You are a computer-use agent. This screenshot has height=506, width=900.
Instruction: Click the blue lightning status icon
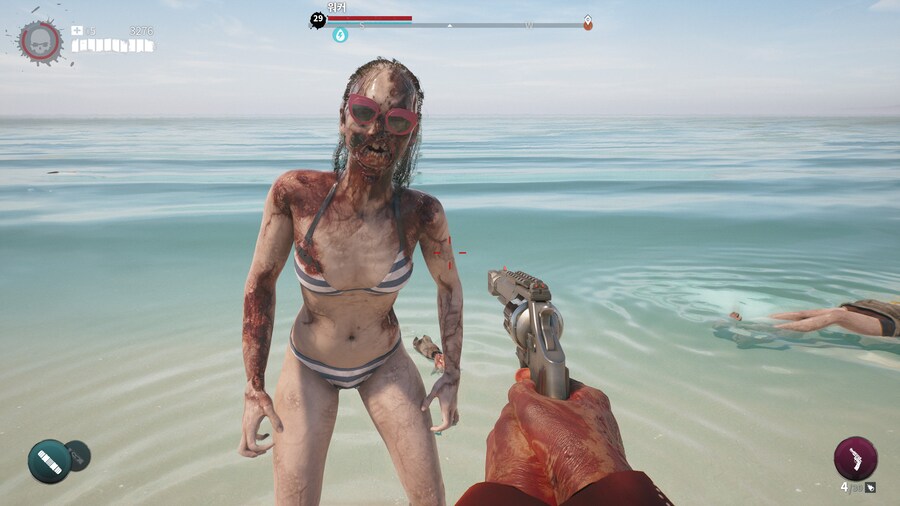coord(340,35)
